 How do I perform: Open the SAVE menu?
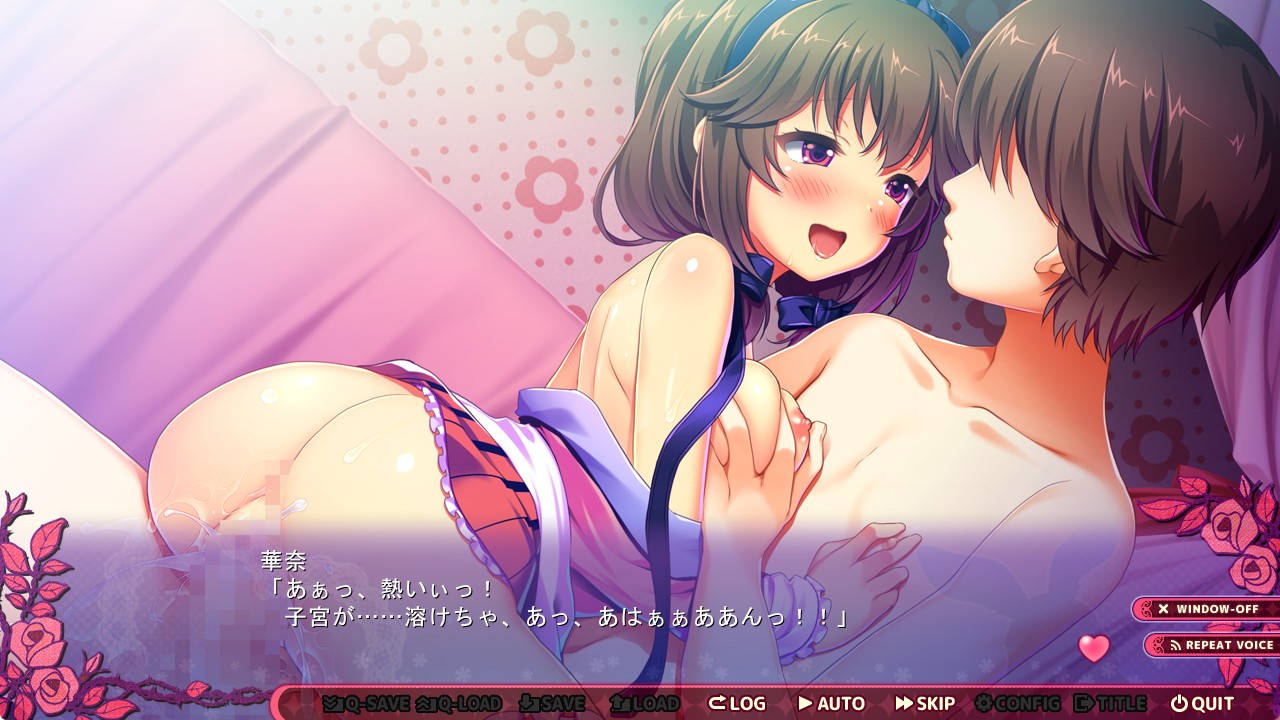pyautogui.click(x=553, y=703)
